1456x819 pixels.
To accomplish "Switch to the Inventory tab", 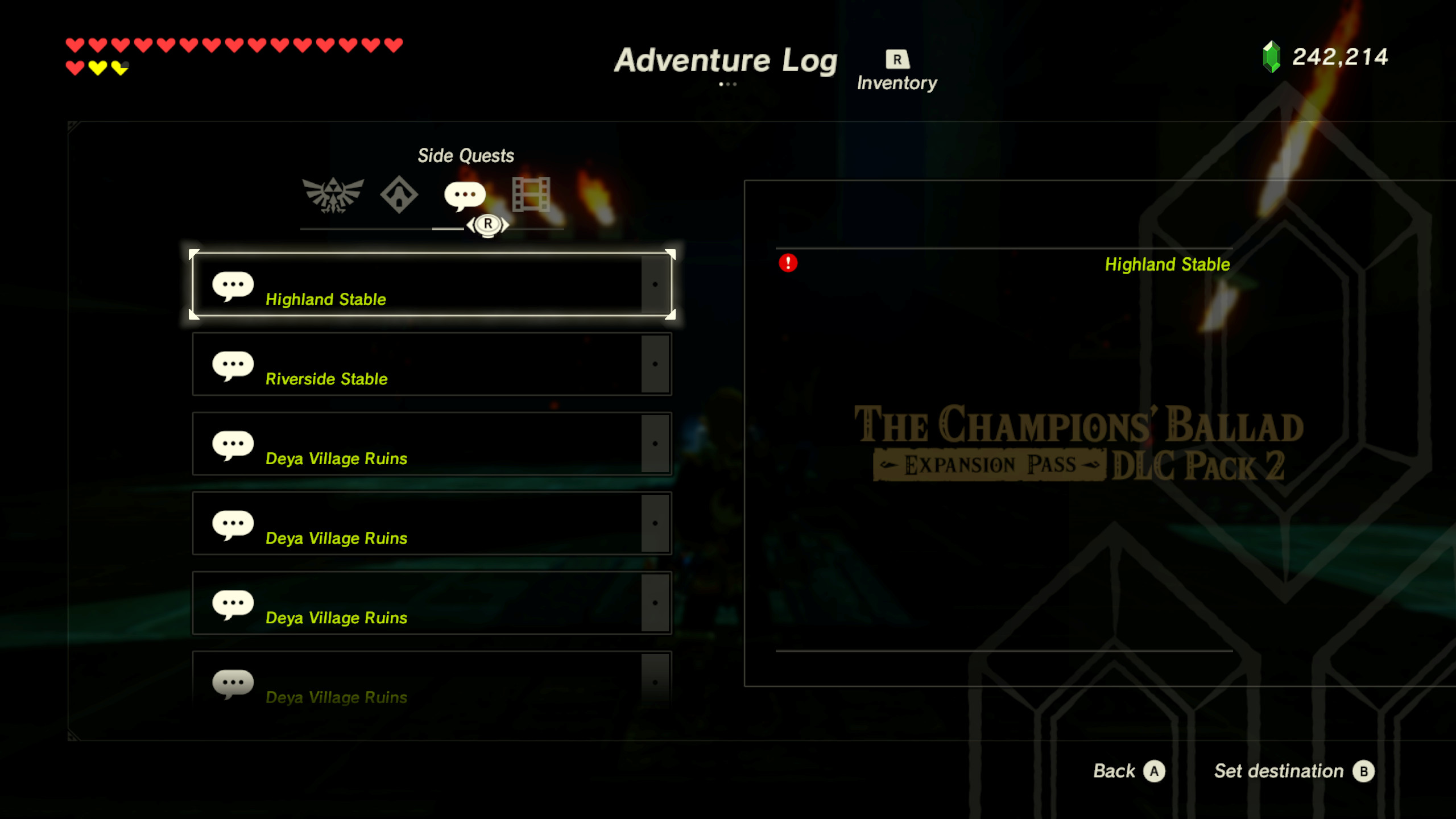I will coord(897,69).
